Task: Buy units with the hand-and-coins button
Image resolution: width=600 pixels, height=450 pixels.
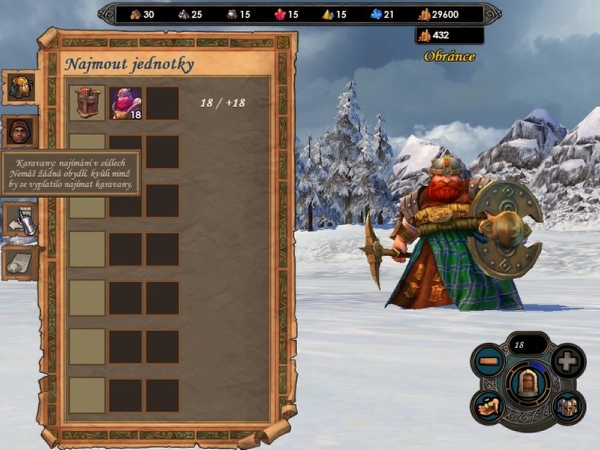Action: tap(490, 405)
